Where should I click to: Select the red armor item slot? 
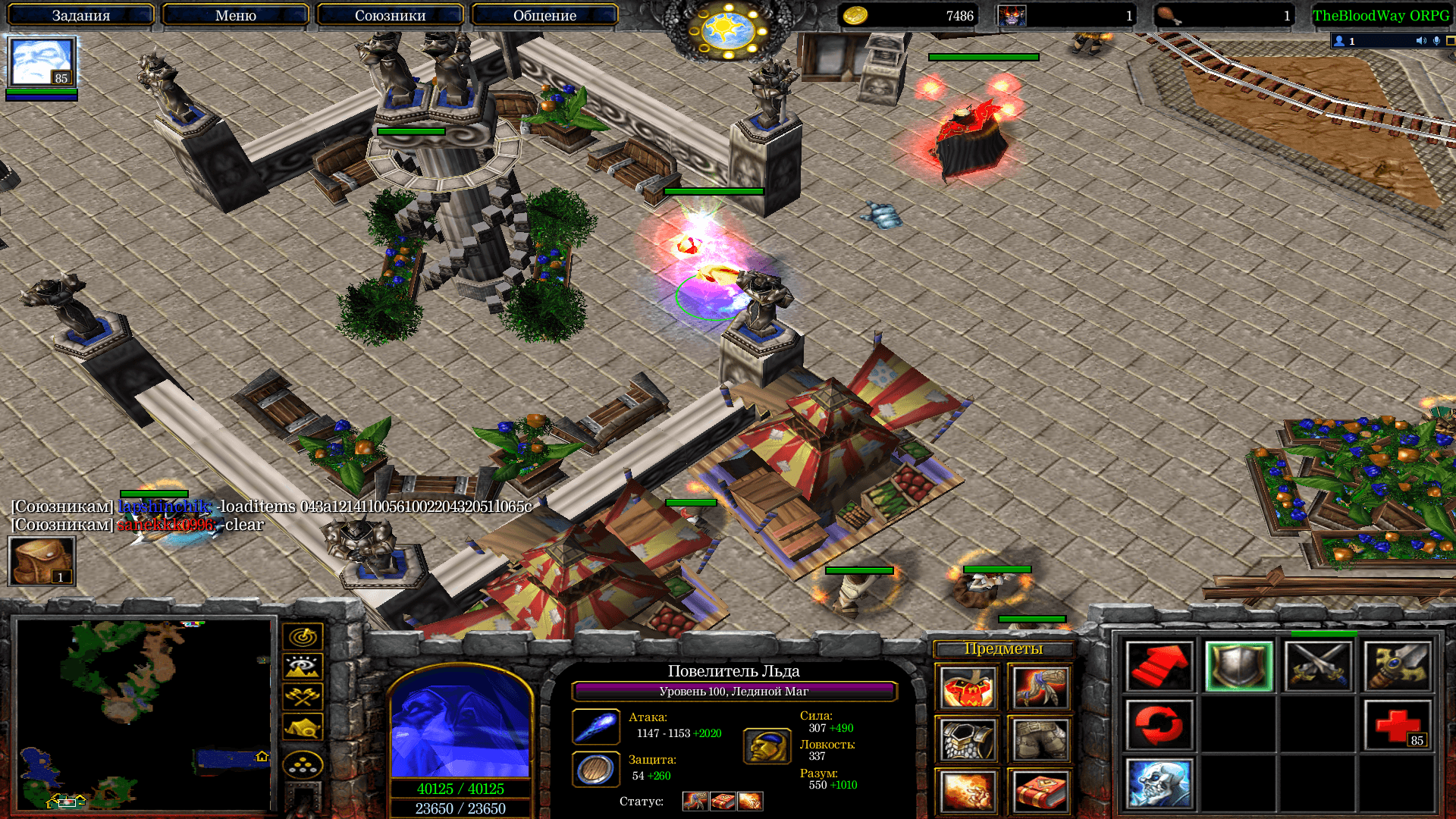click(967, 688)
